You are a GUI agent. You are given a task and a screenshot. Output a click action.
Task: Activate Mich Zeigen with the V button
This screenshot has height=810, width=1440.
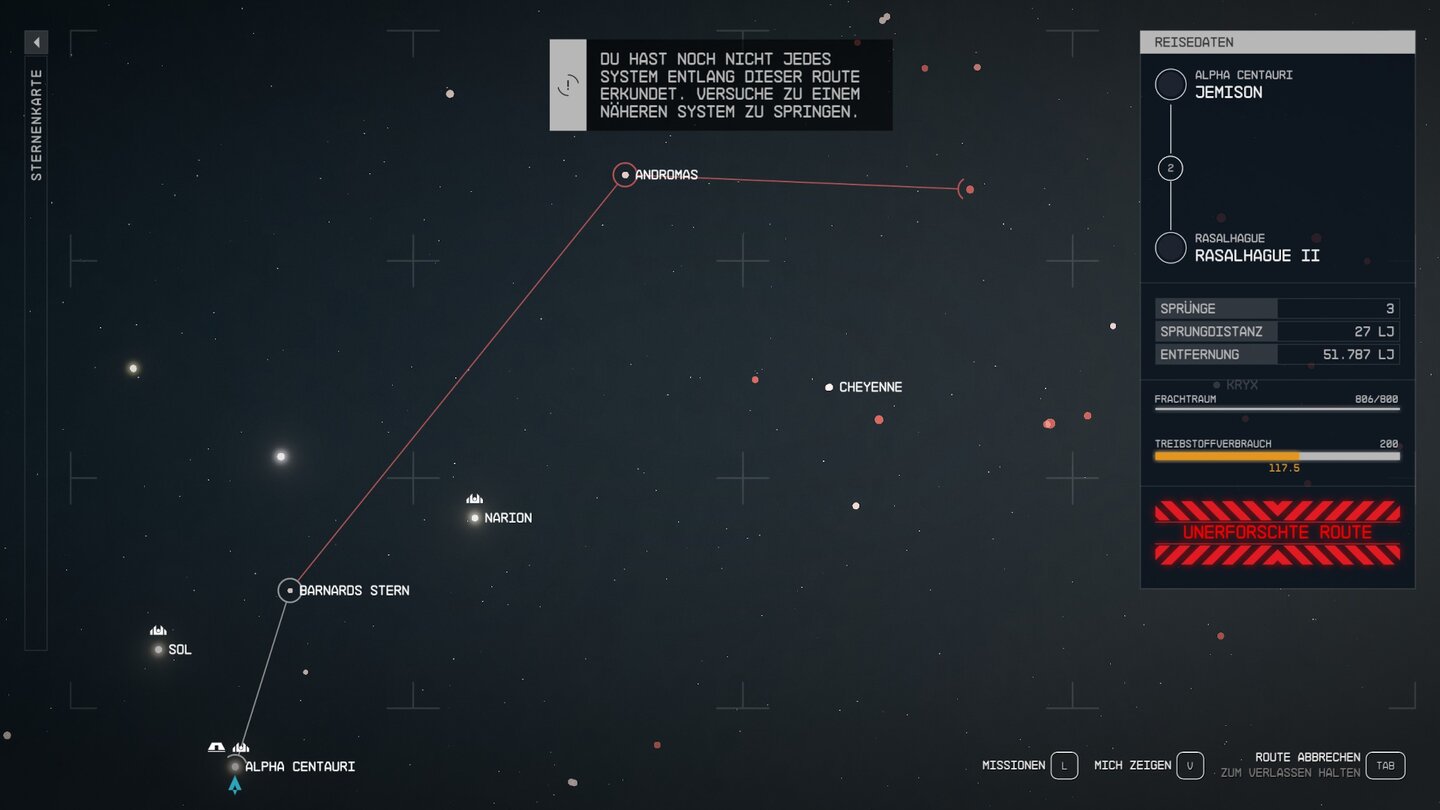[1189, 765]
